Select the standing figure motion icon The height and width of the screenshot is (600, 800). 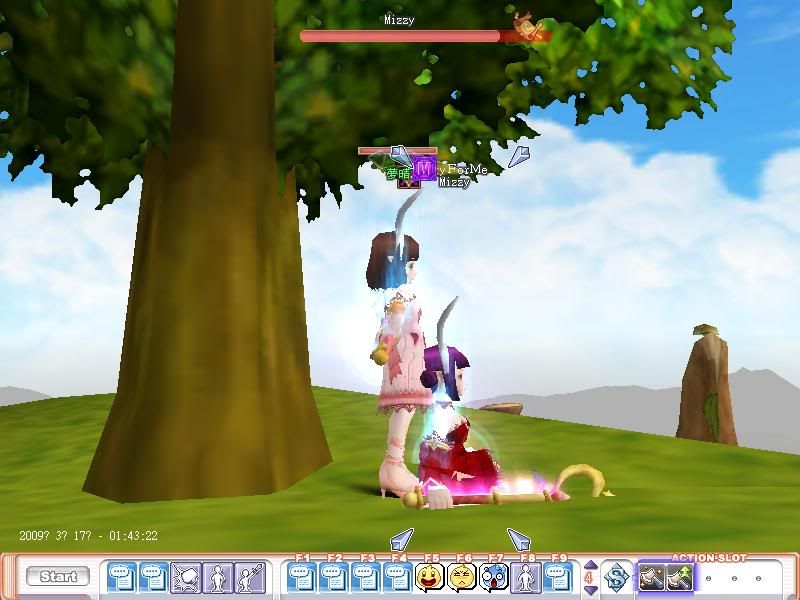point(218,577)
